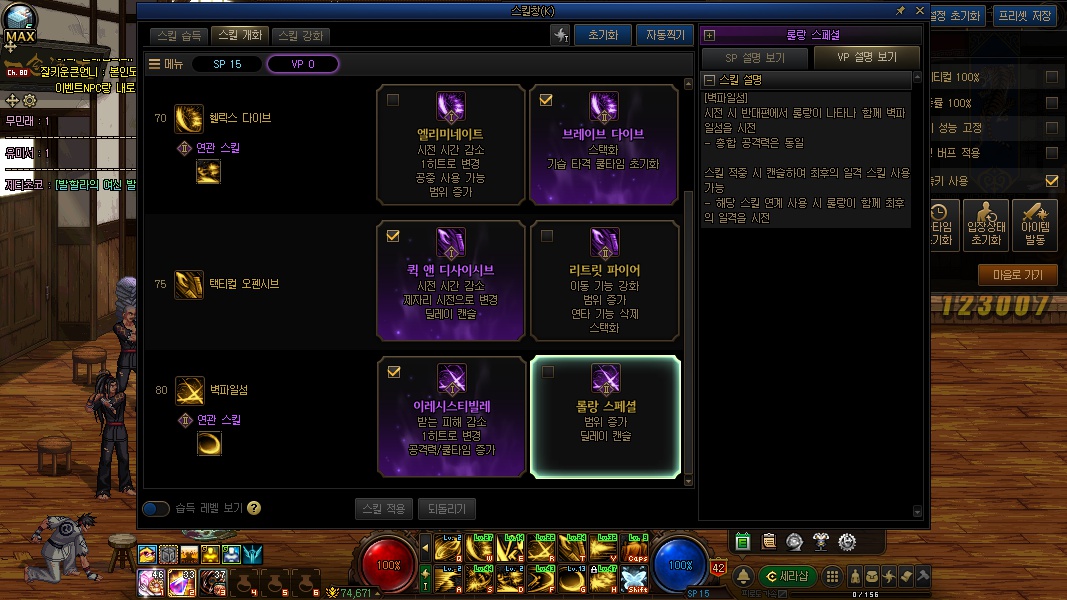Show the SP 설명 보기 tab
The height and width of the screenshot is (600, 1067).
[755, 58]
